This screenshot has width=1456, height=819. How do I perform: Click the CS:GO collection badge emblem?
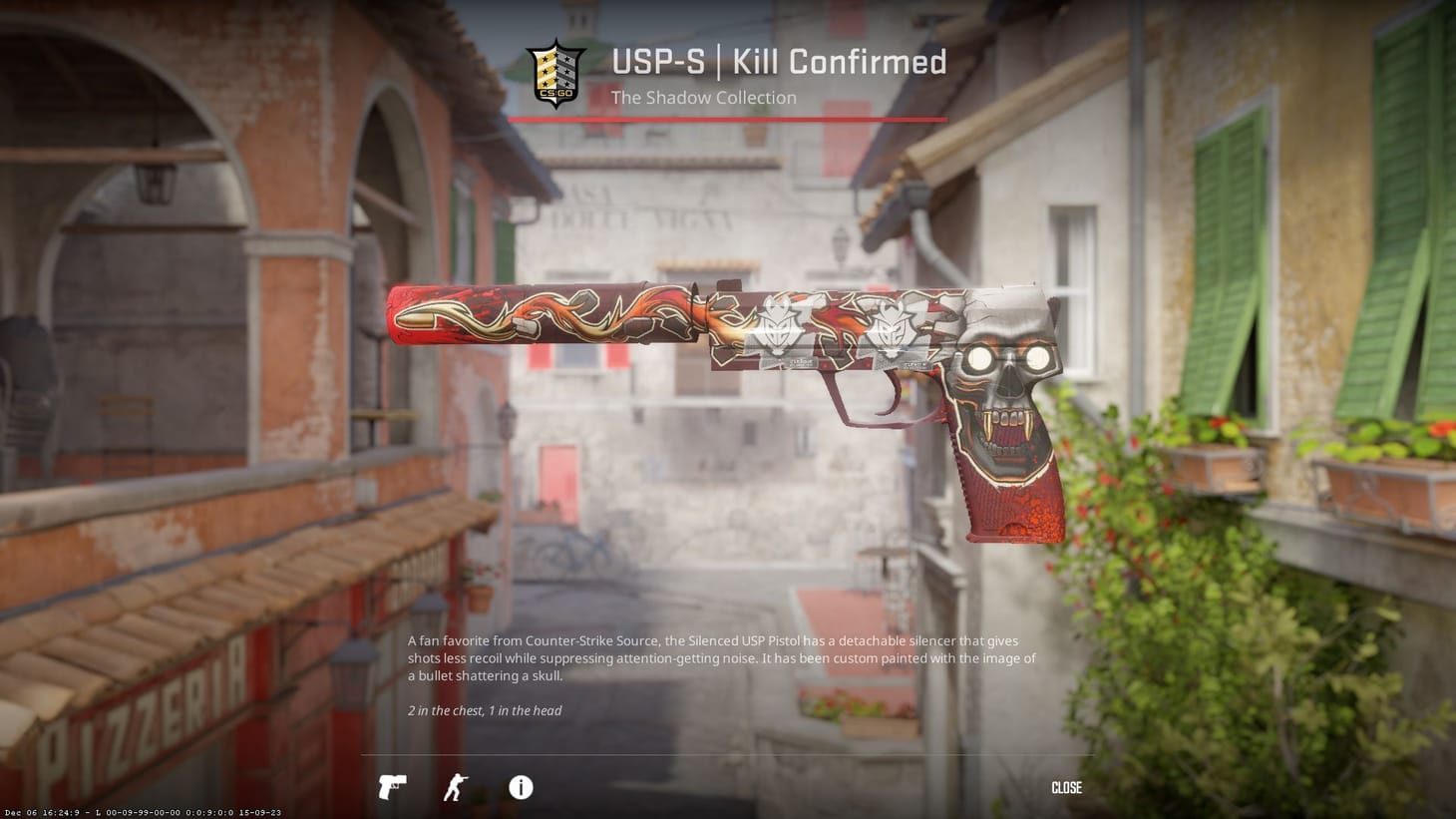pyautogui.click(x=558, y=72)
